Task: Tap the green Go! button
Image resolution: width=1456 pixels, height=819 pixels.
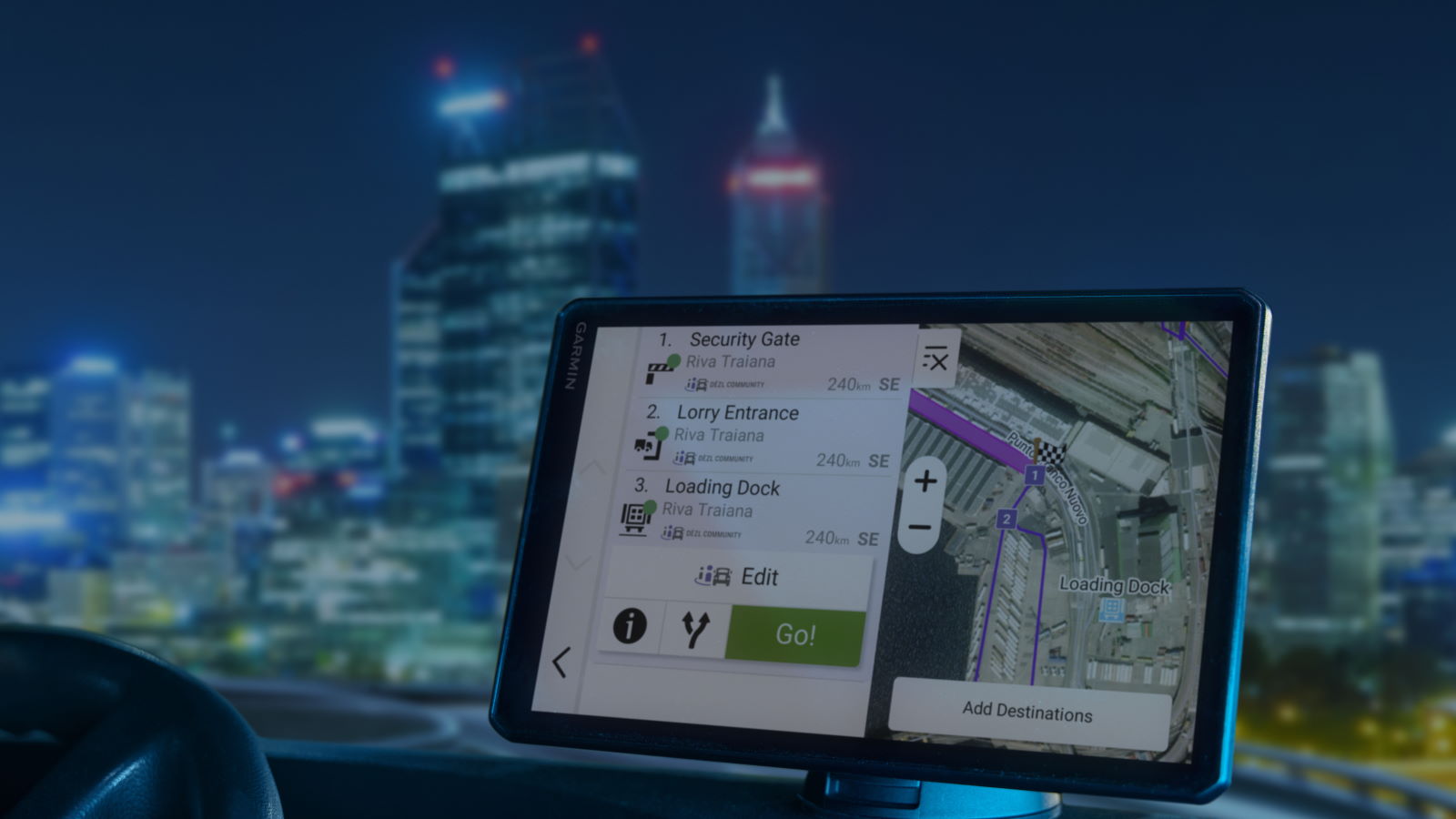Action: [x=794, y=634]
